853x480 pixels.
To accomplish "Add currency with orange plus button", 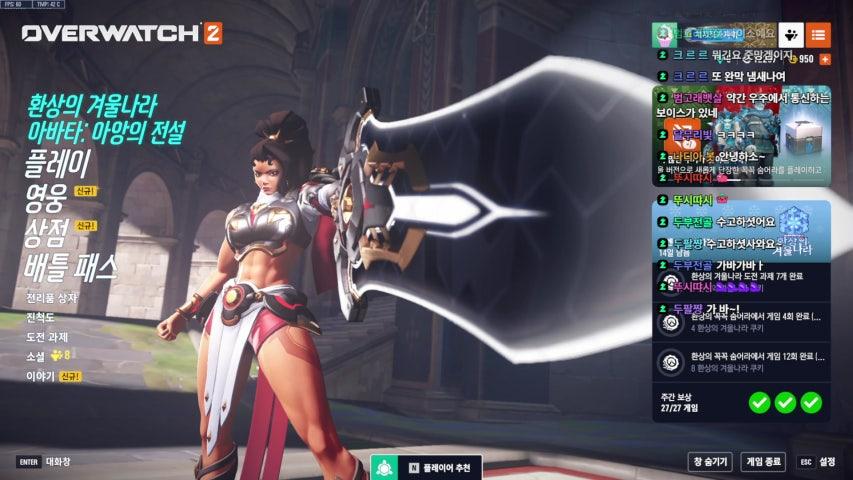I will click(x=824, y=59).
